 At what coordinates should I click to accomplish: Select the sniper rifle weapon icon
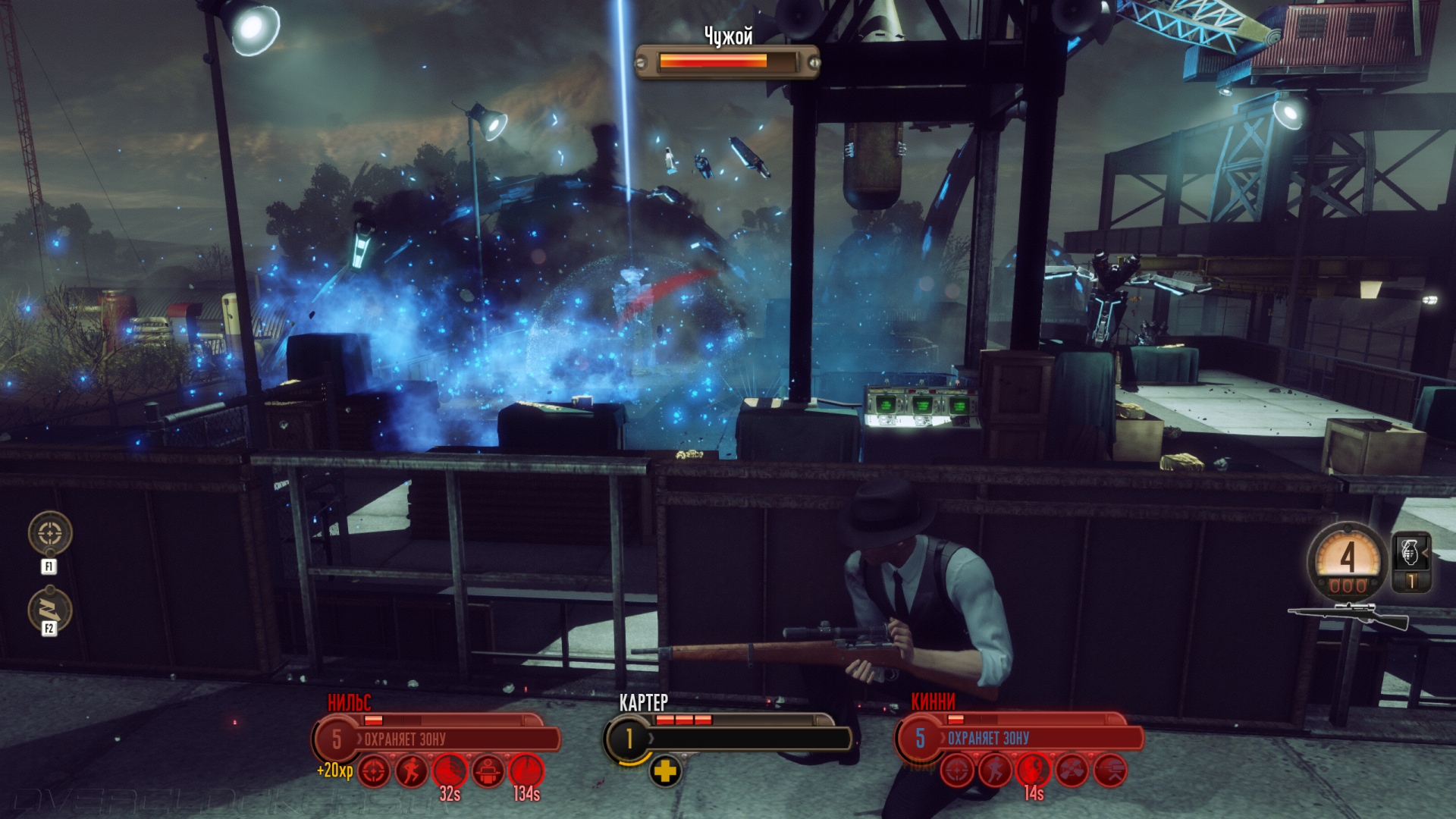pos(1348,616)
